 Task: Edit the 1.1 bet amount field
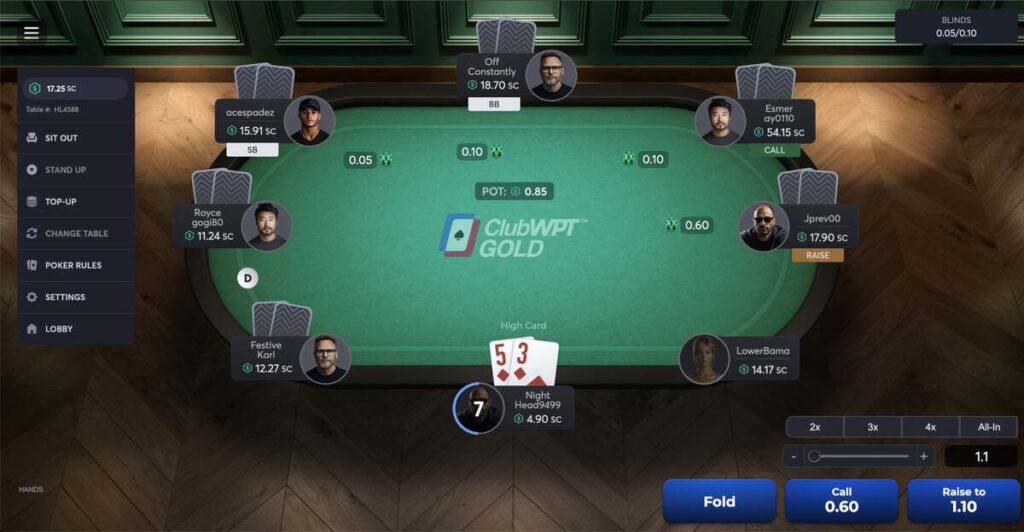[x=981, y=457]
